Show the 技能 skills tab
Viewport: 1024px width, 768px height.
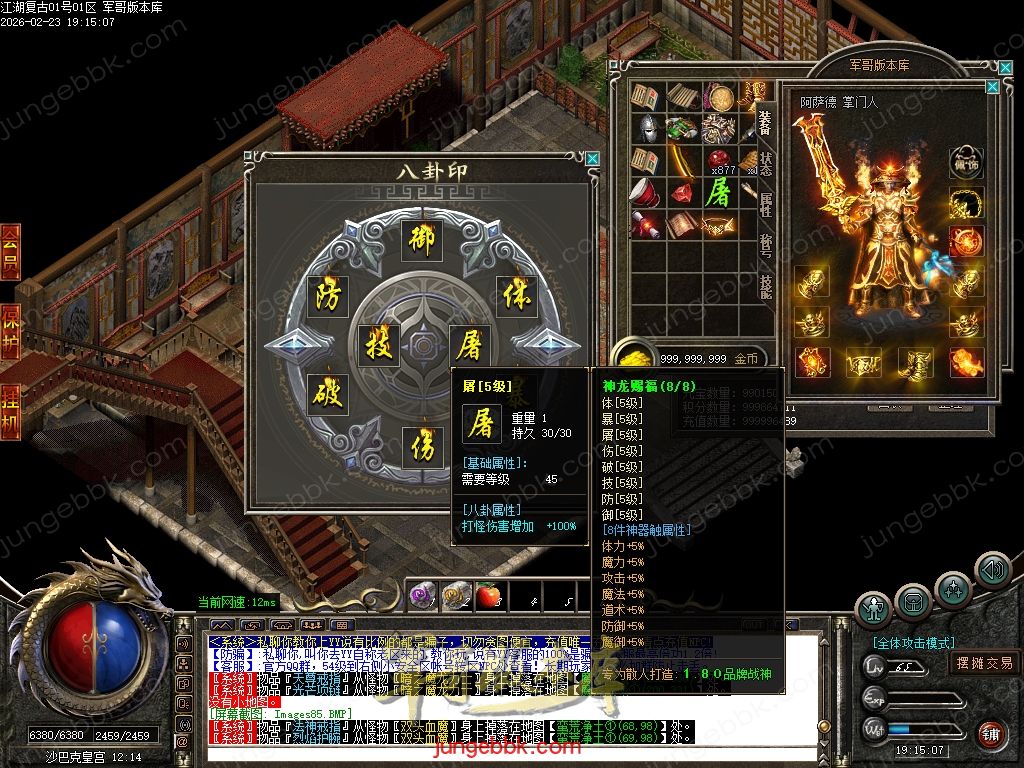tap(765, 287)
